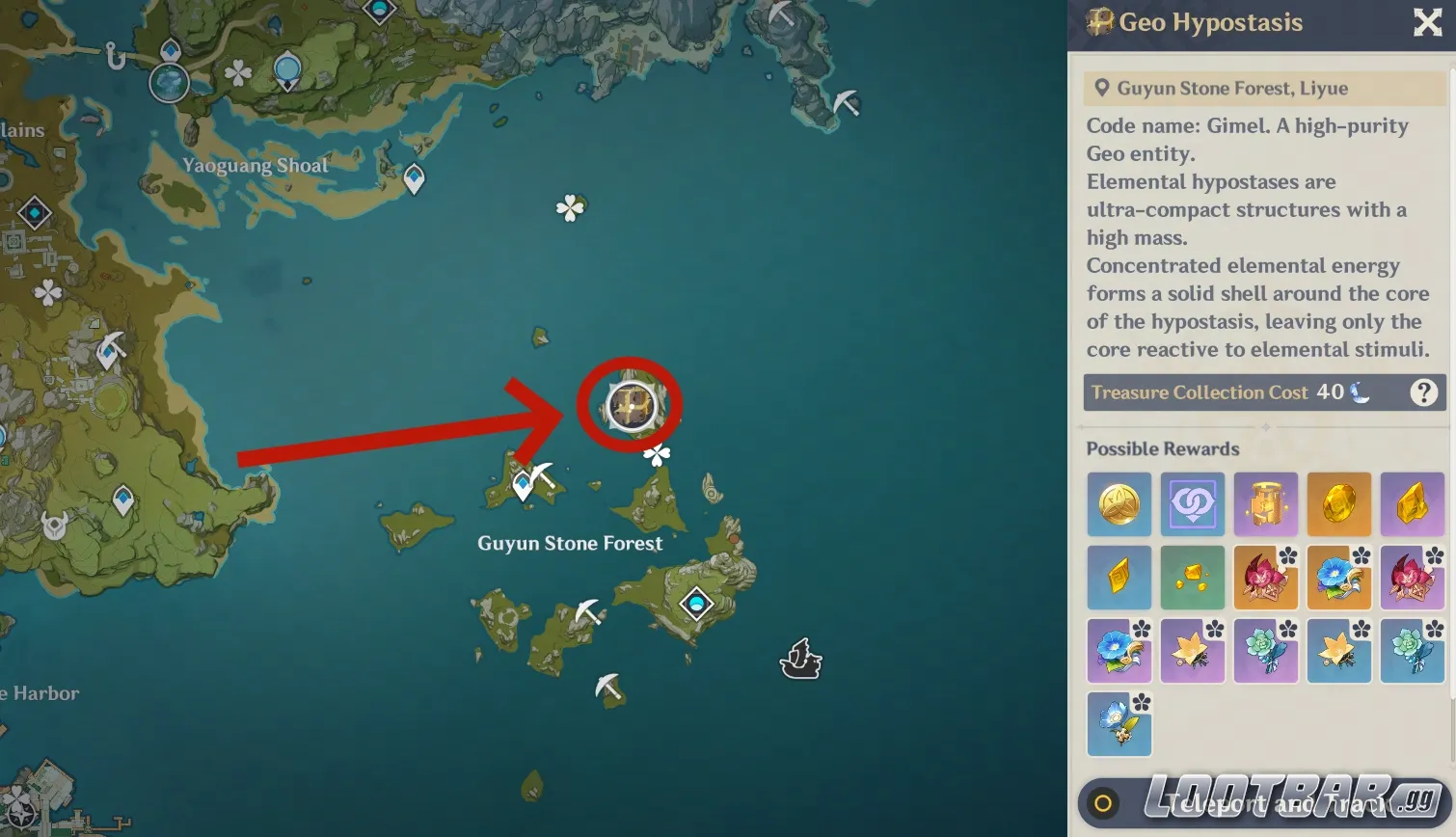View the purple-background topaz chunk reward

[x=1412, y=504]
